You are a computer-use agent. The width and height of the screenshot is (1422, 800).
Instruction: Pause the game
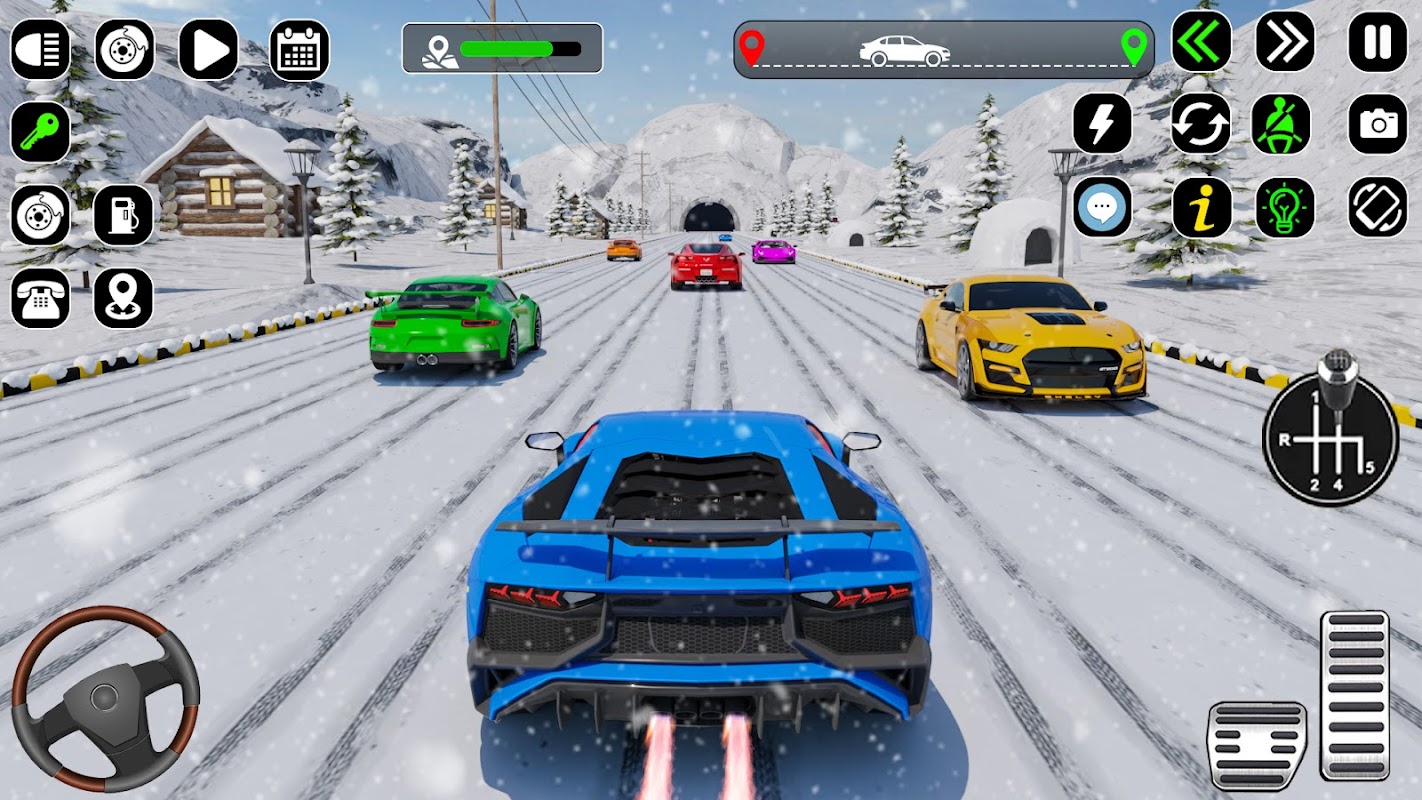(1378, 42)
